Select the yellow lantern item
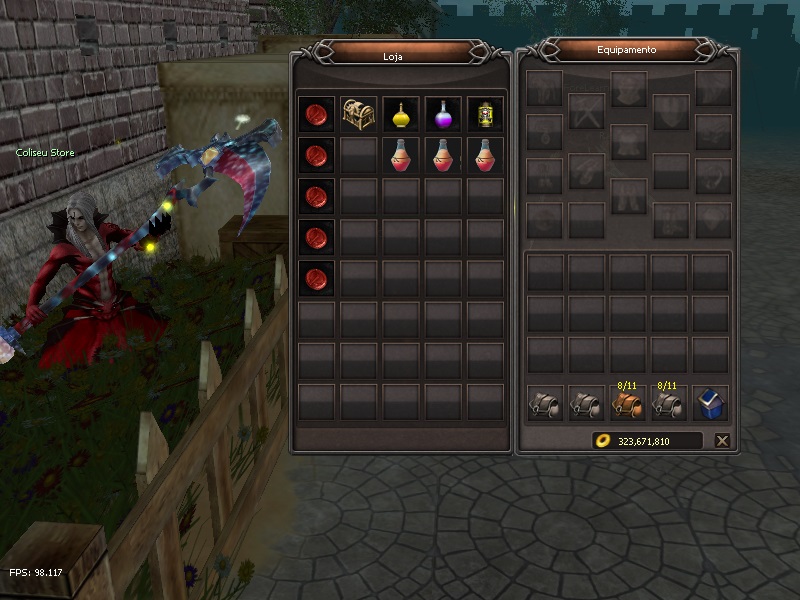Screen dimensions: 800x600 (485, 114)
